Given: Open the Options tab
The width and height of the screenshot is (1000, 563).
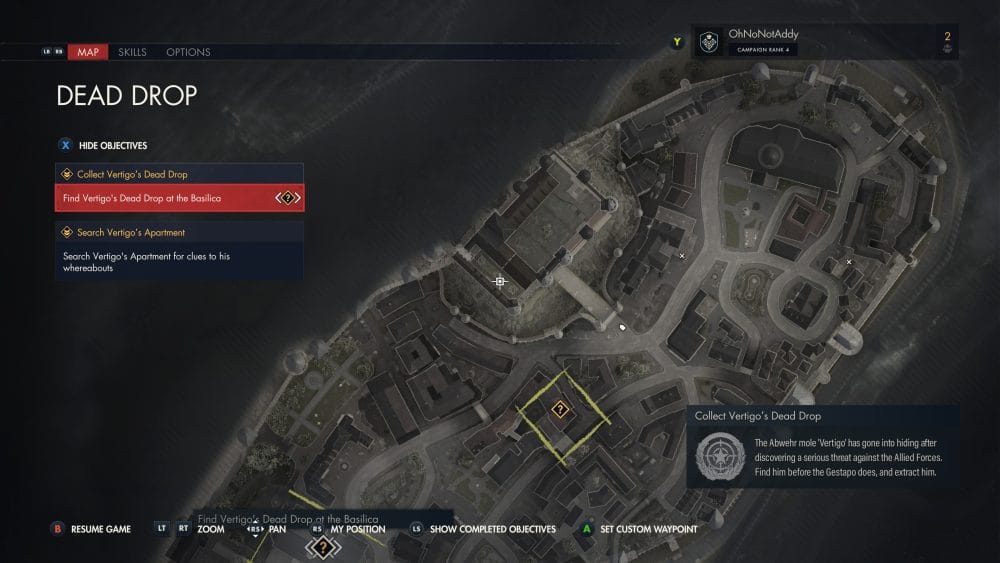Looking at the screenshot, I should coord(188,52).
